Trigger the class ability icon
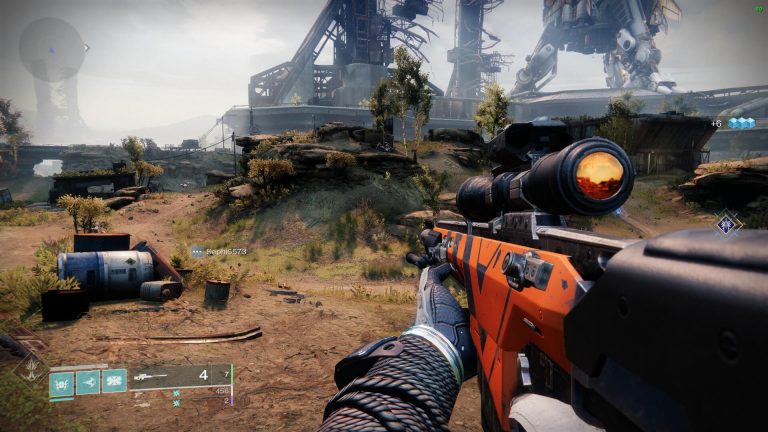 click(x=114, y=382)
